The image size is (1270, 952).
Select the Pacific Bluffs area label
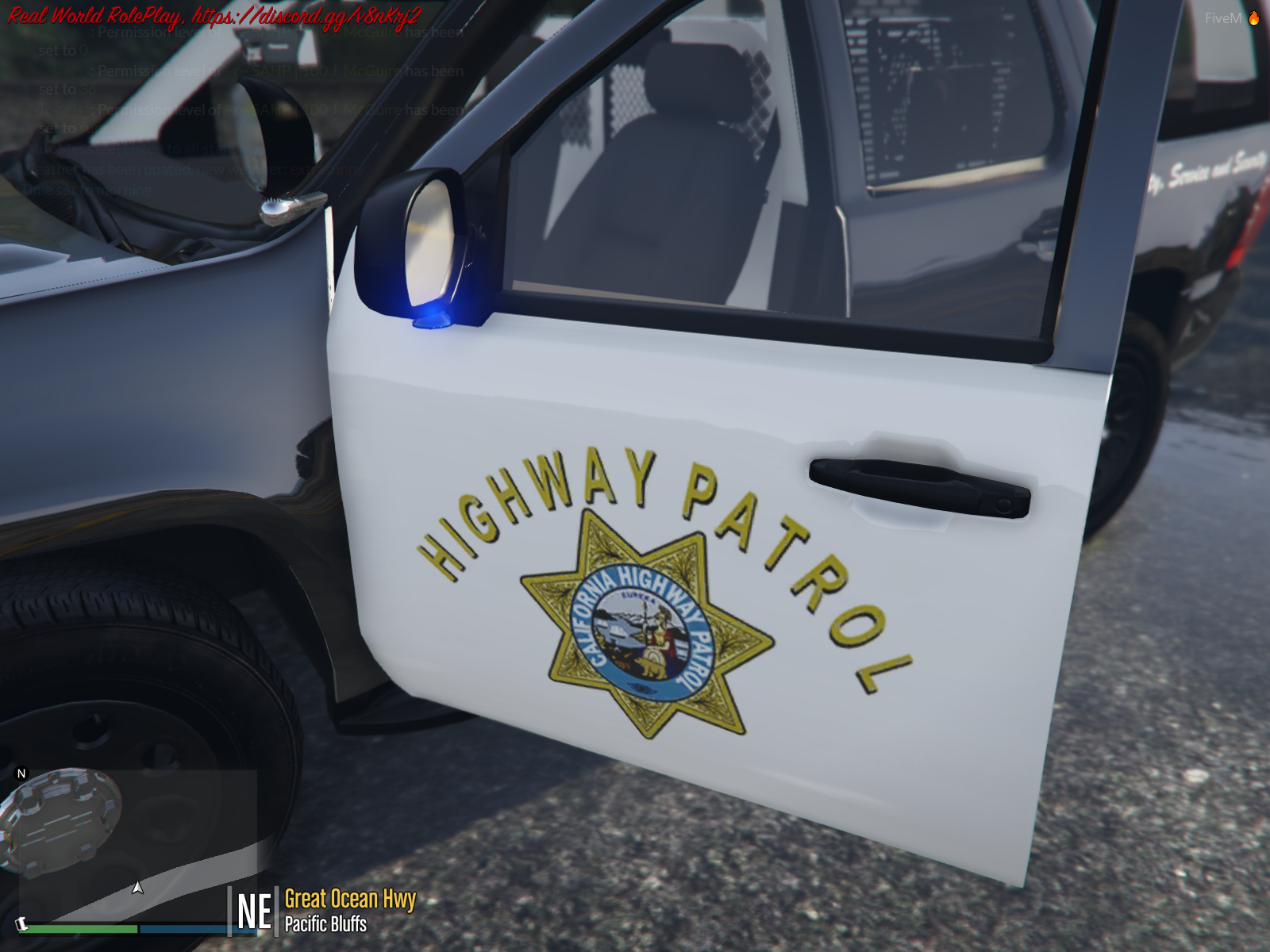pos(325,920)
